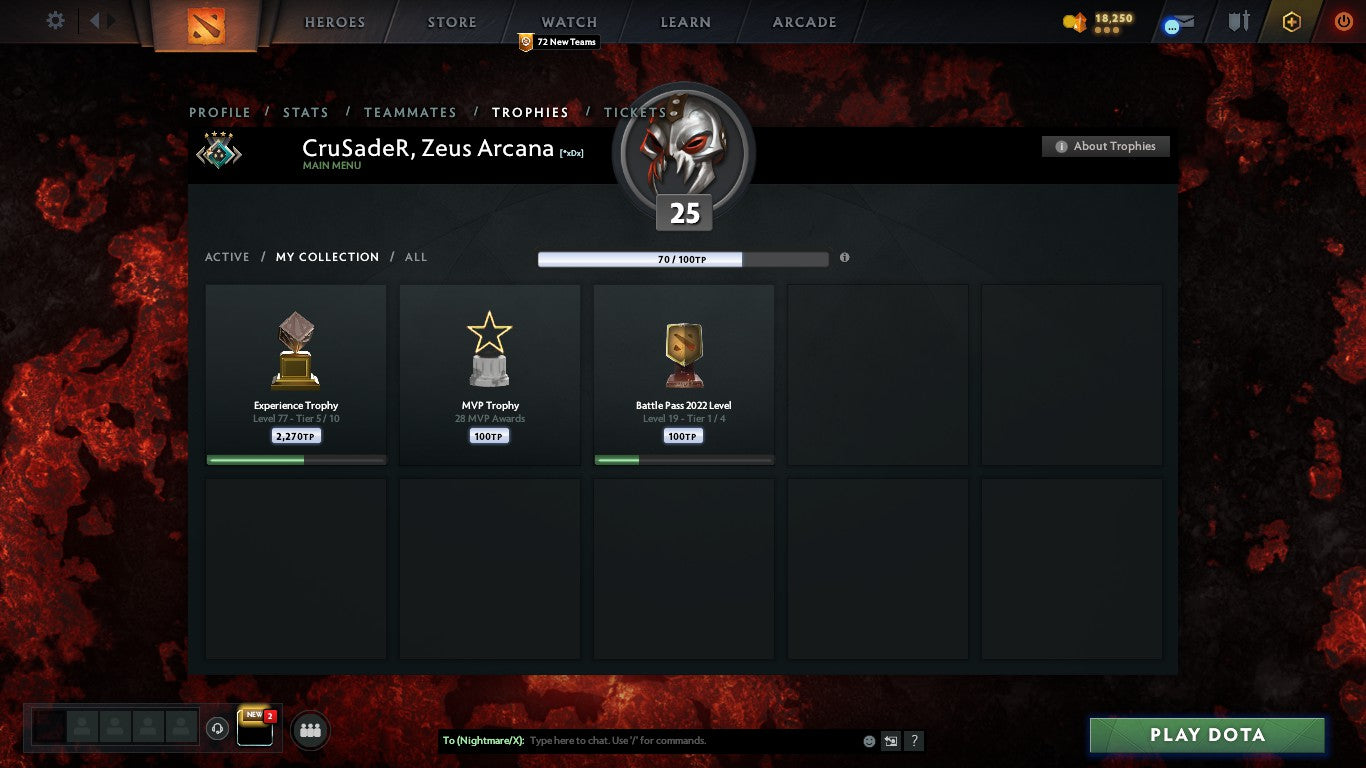Screen dimensions: 1366x768
Task: Click the power/exit icon in the top corner
Action: (1343, 20)
